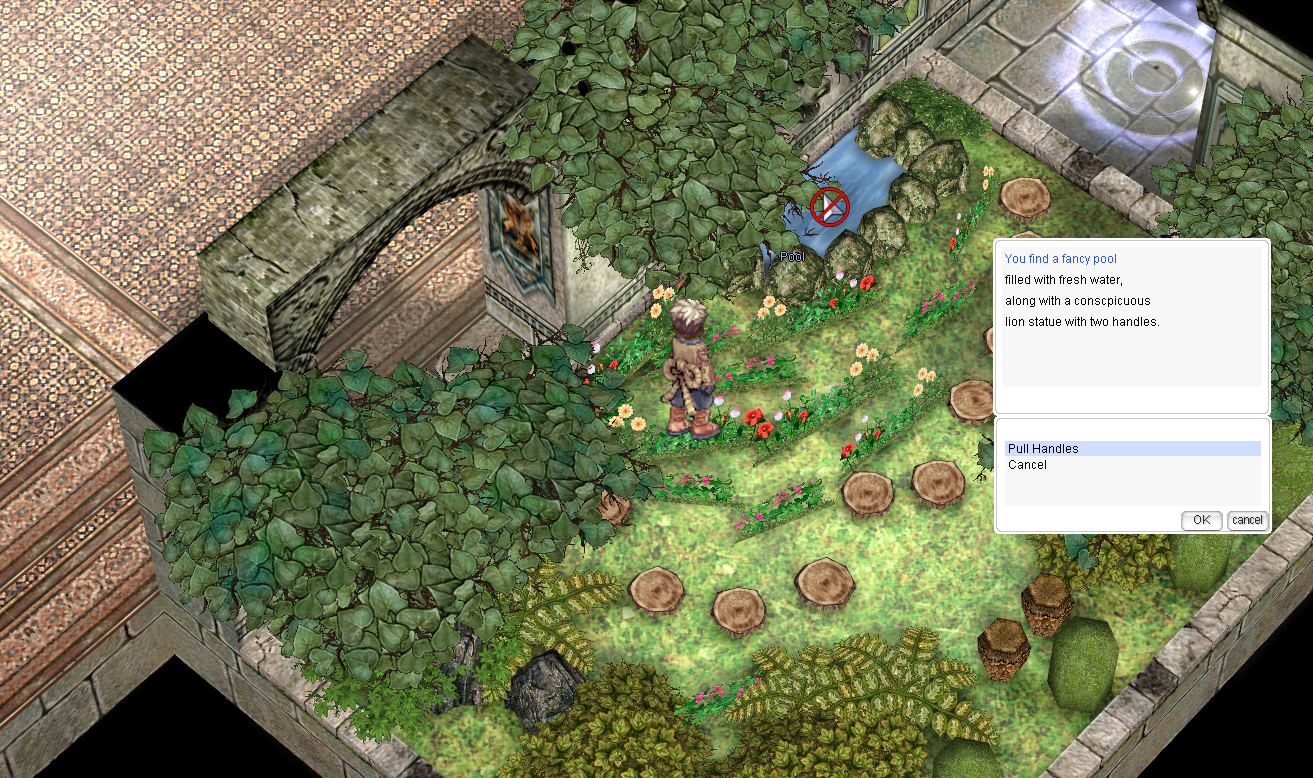
Task: Select the Cancel dialogue choice
Action: (x=1027, y=465)
